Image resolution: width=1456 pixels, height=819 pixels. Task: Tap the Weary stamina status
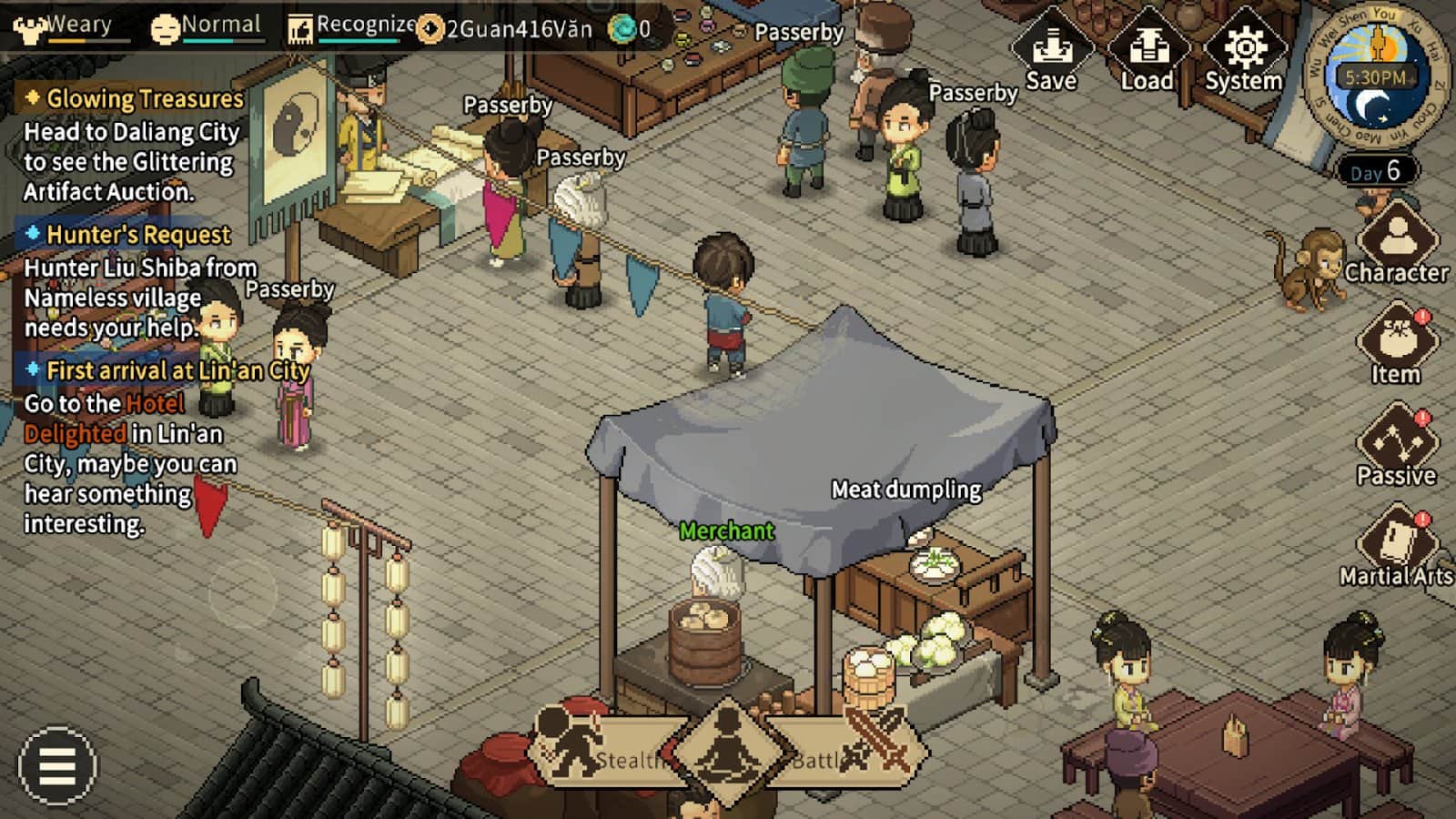click(64, 27)
